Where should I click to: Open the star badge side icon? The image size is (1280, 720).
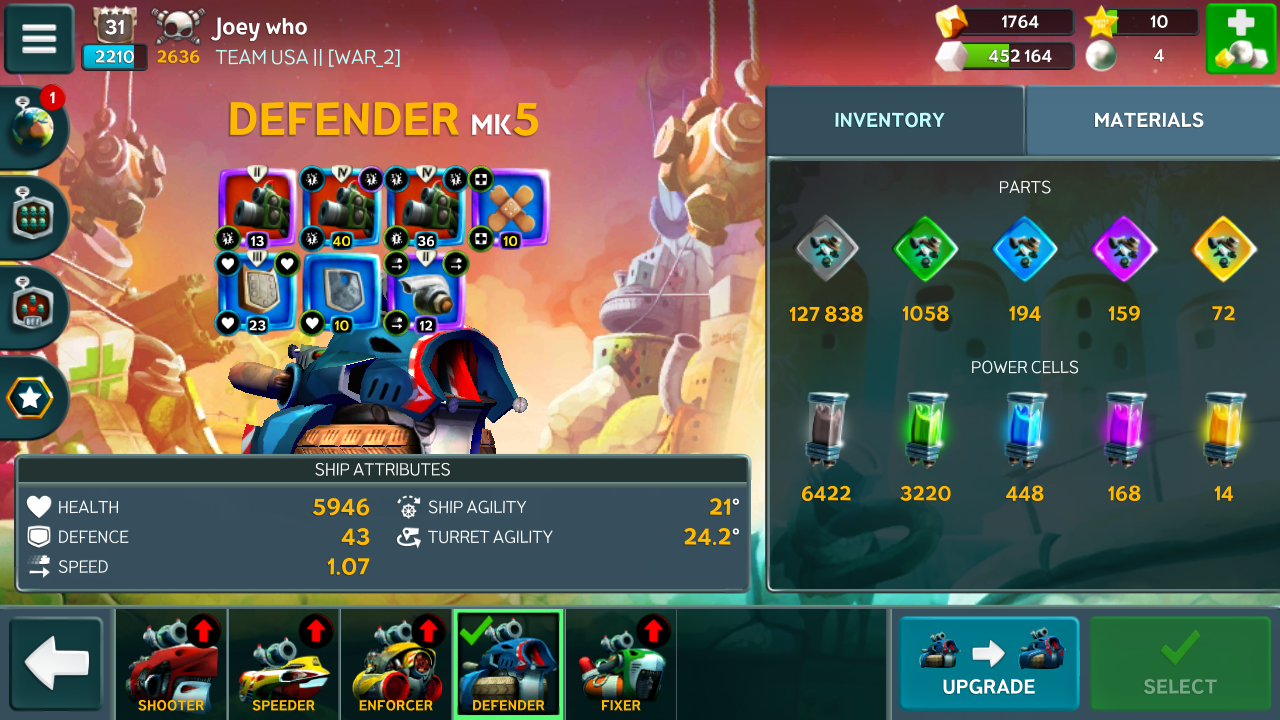tap(30, 399)
